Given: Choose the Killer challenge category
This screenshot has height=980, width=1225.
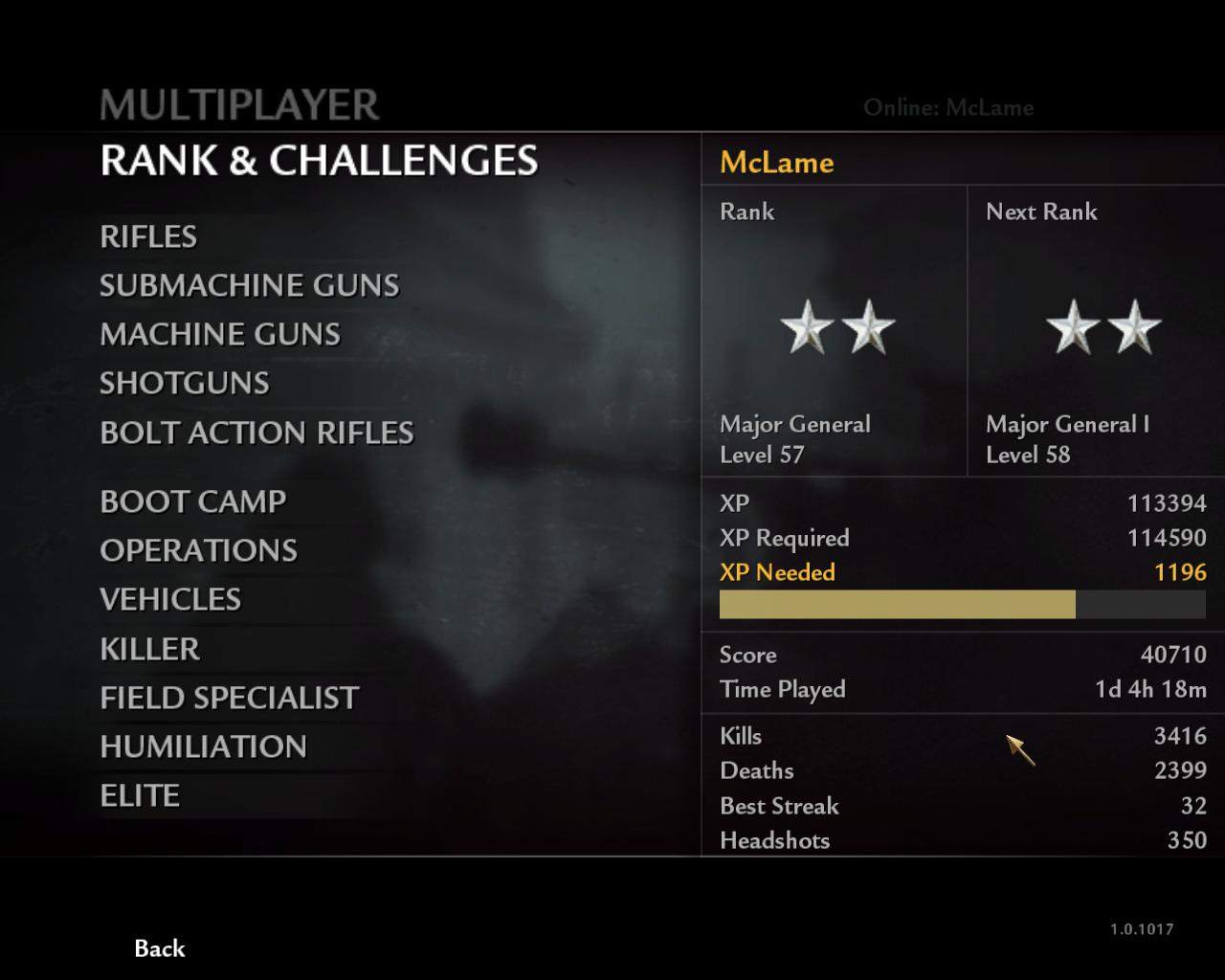Looking at the screenshot, I should pos(149,649).
